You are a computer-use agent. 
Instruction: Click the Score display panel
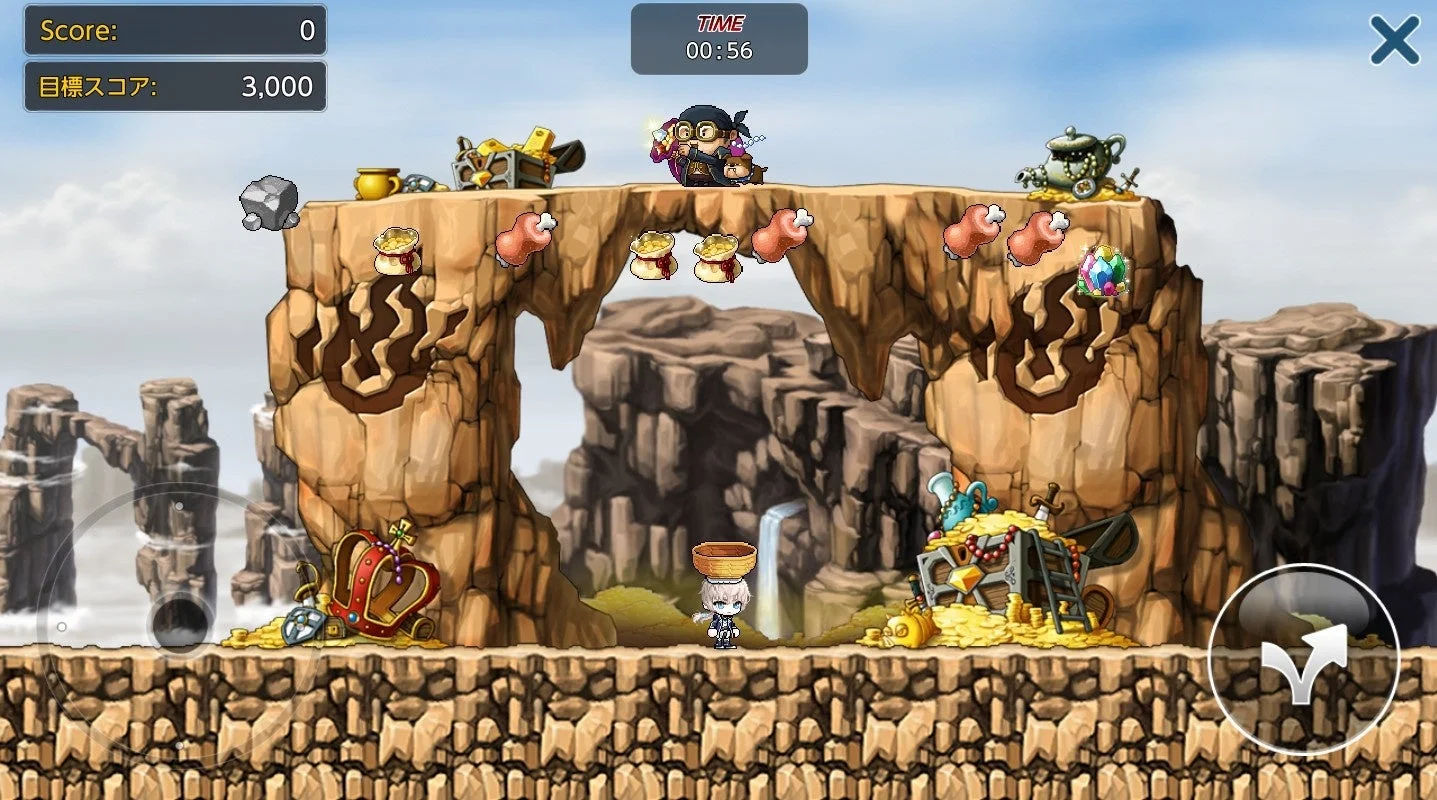pyautogui.click(x=174, y=30)
